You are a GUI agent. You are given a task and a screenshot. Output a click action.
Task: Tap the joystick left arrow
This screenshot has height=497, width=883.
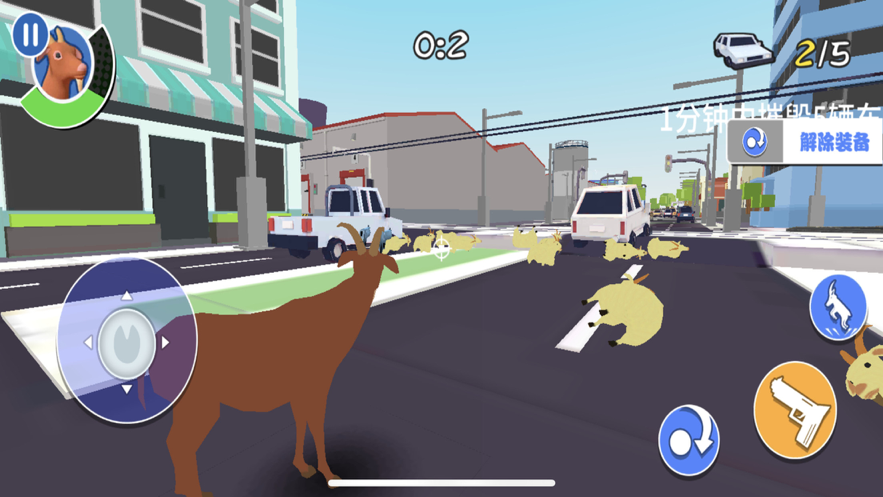click(x=88, y=342)
